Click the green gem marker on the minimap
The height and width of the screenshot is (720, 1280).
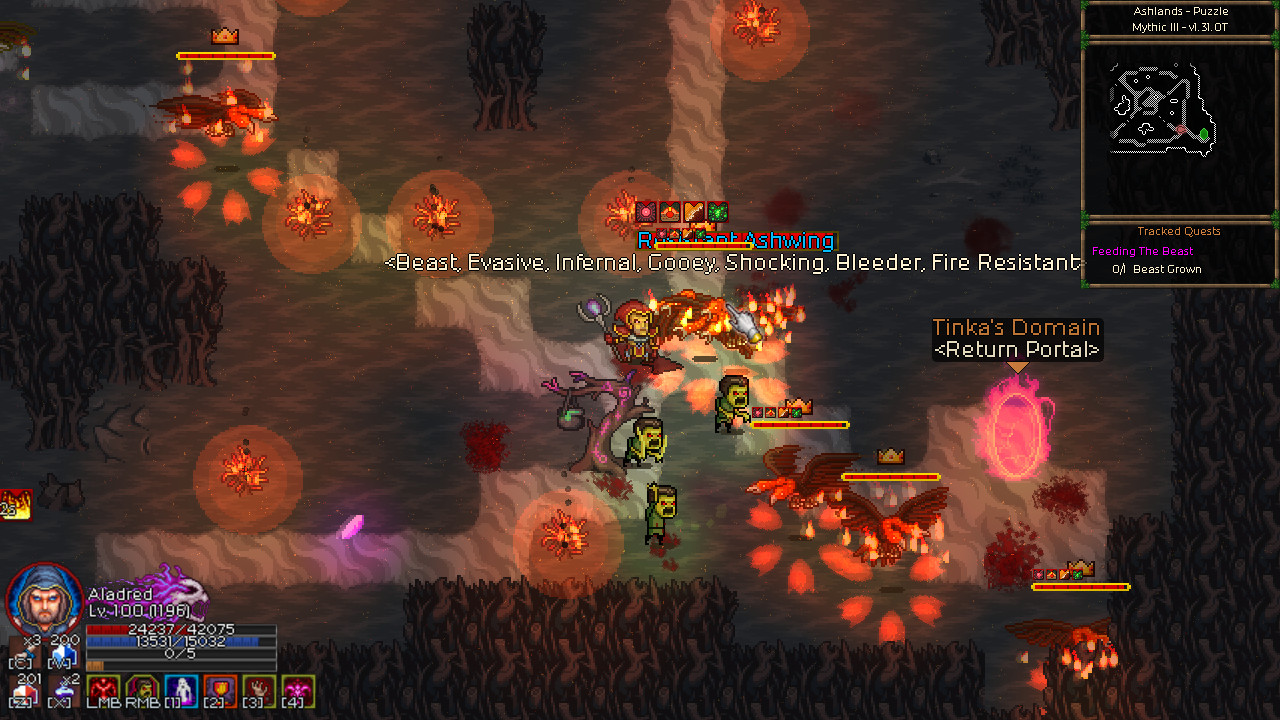point(1204,133)
